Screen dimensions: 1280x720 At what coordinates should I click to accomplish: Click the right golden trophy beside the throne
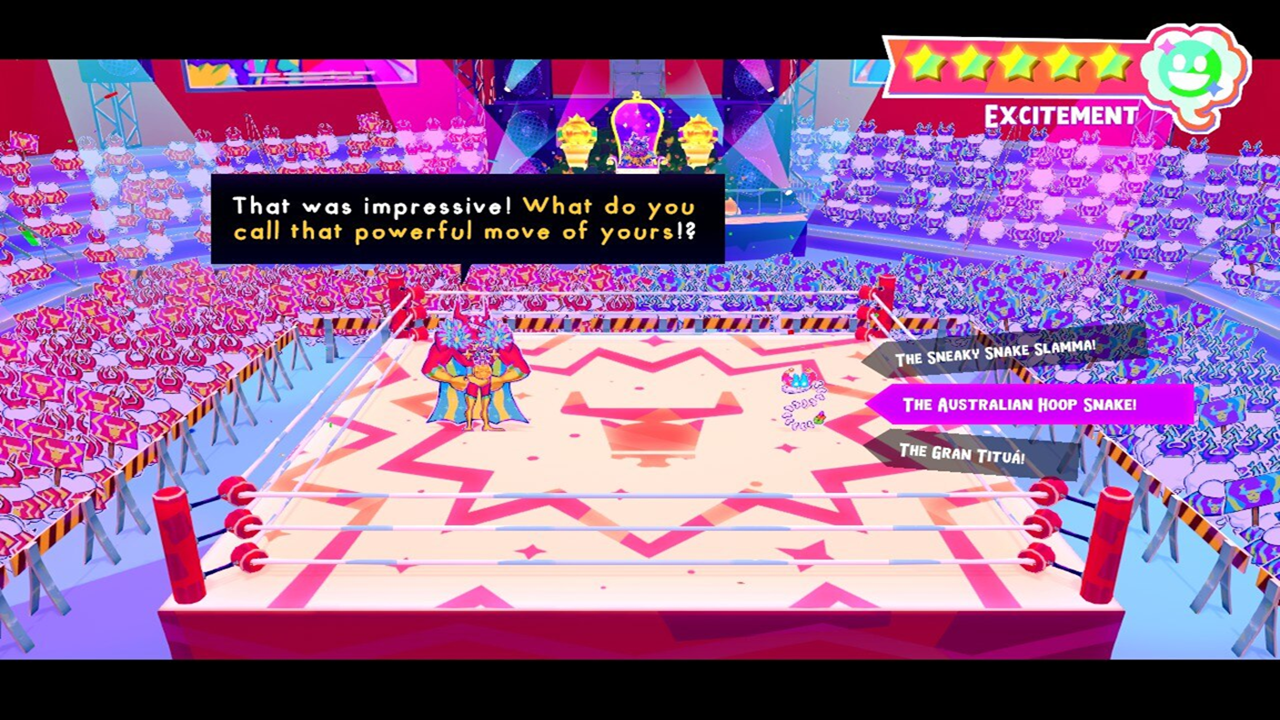(x=700, y=134)
